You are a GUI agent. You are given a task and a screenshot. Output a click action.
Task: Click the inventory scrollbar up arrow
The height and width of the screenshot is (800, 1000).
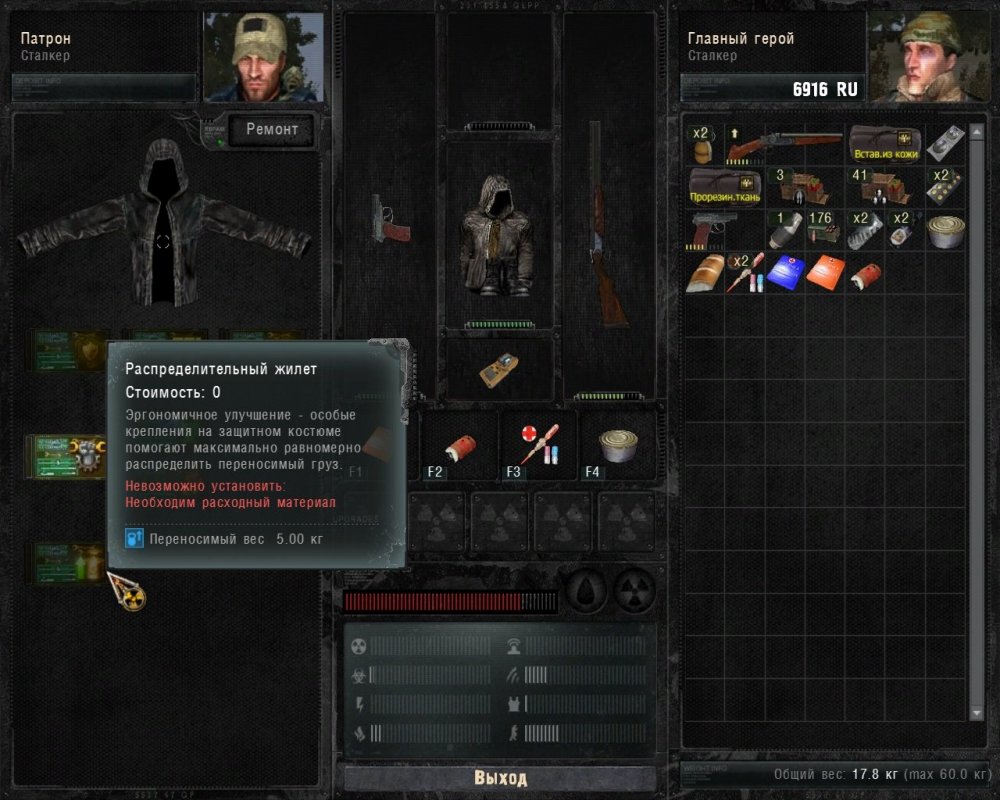click(x=977, y=131)
